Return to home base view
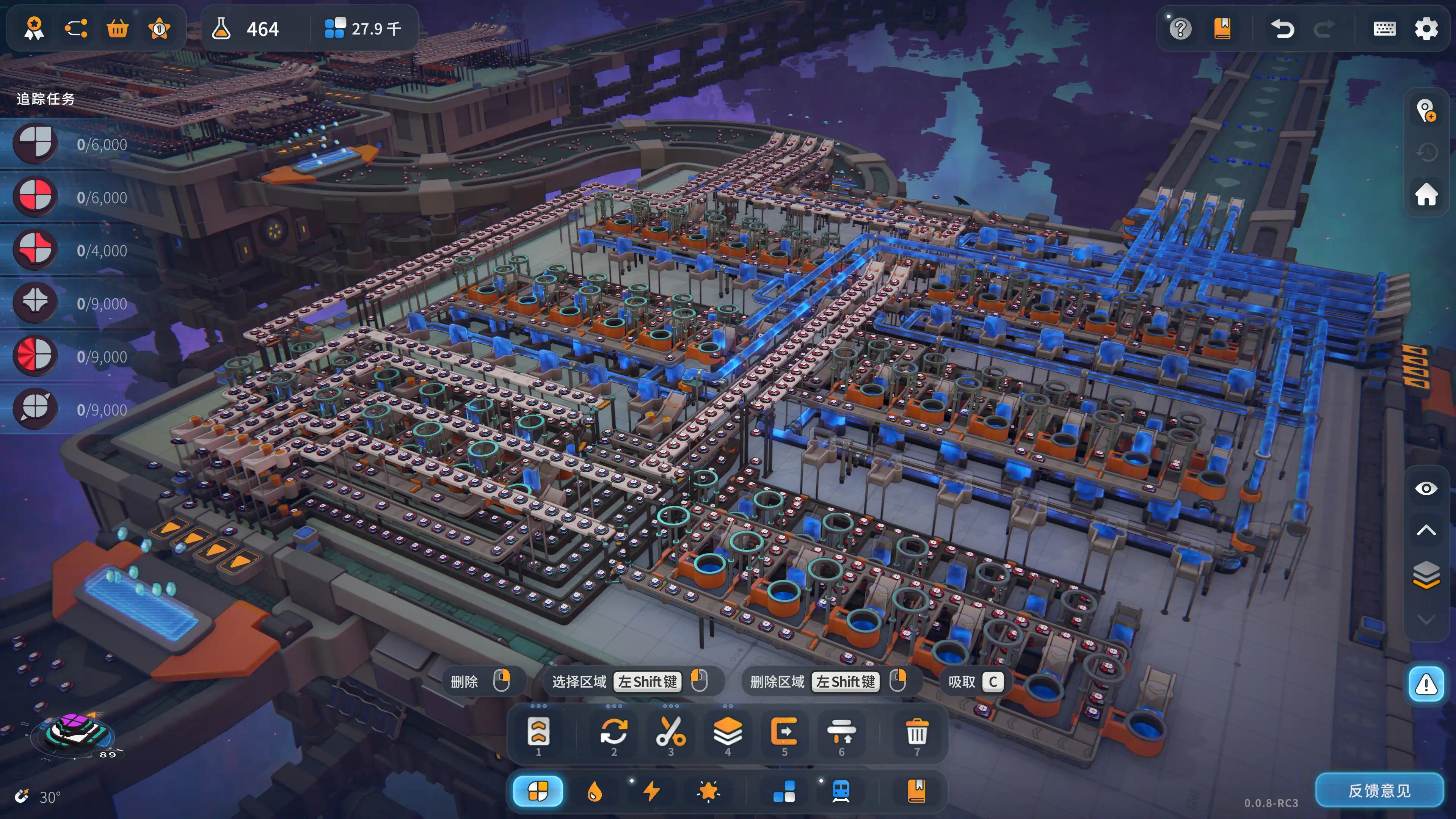 (1426, 194)
